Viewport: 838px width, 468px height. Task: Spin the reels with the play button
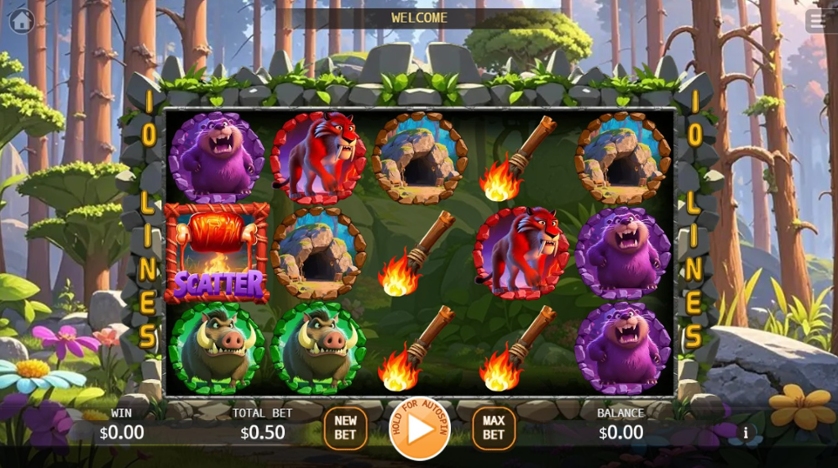[419, 428]
